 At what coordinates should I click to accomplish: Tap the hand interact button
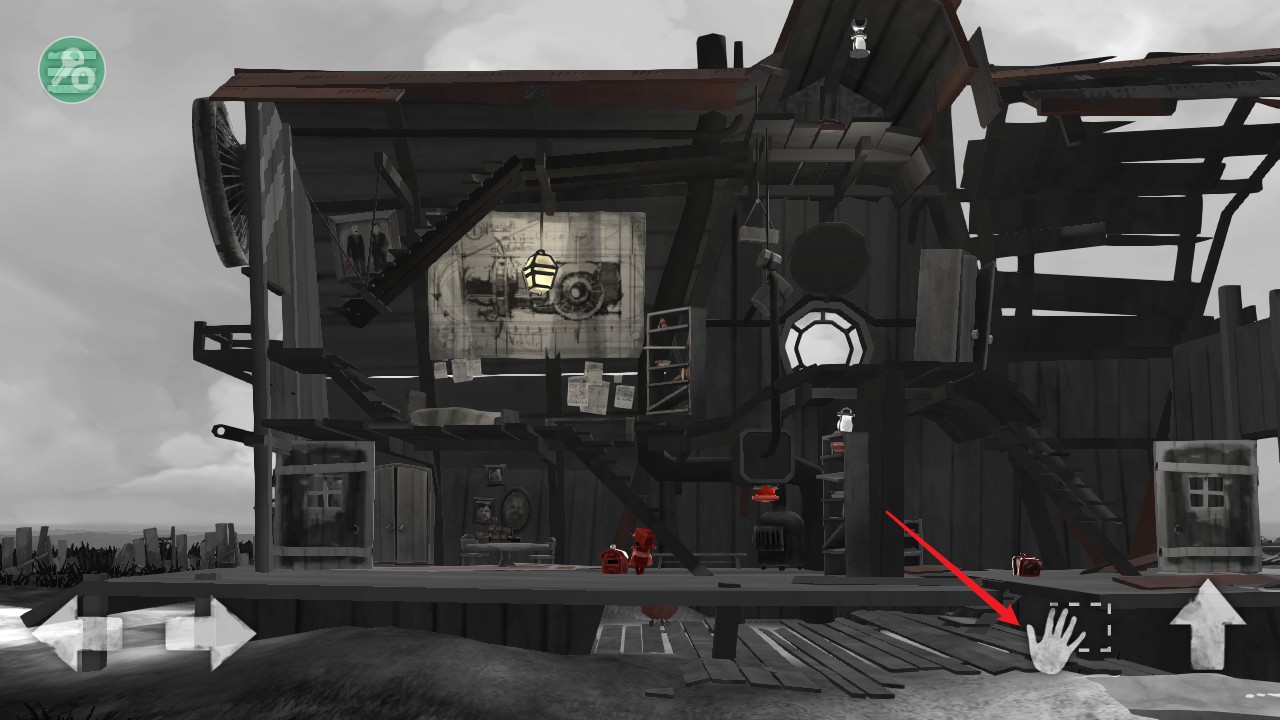point(1055,640)
